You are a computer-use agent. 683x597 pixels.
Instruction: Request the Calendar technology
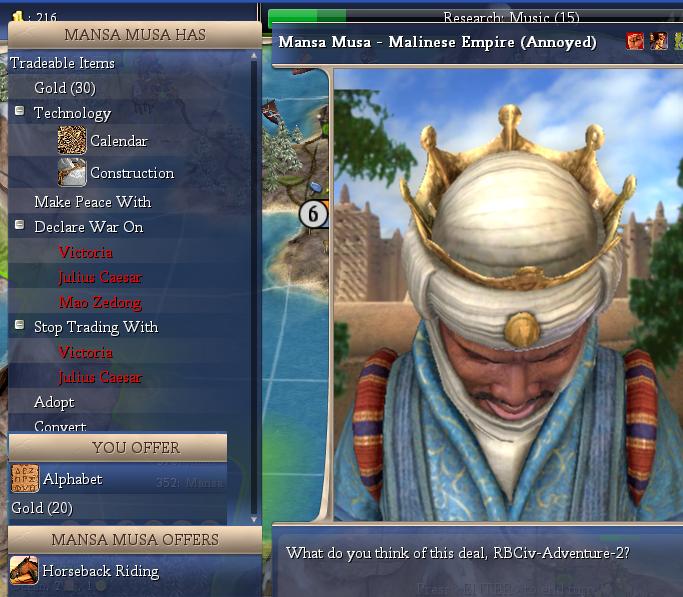(117, 141)
